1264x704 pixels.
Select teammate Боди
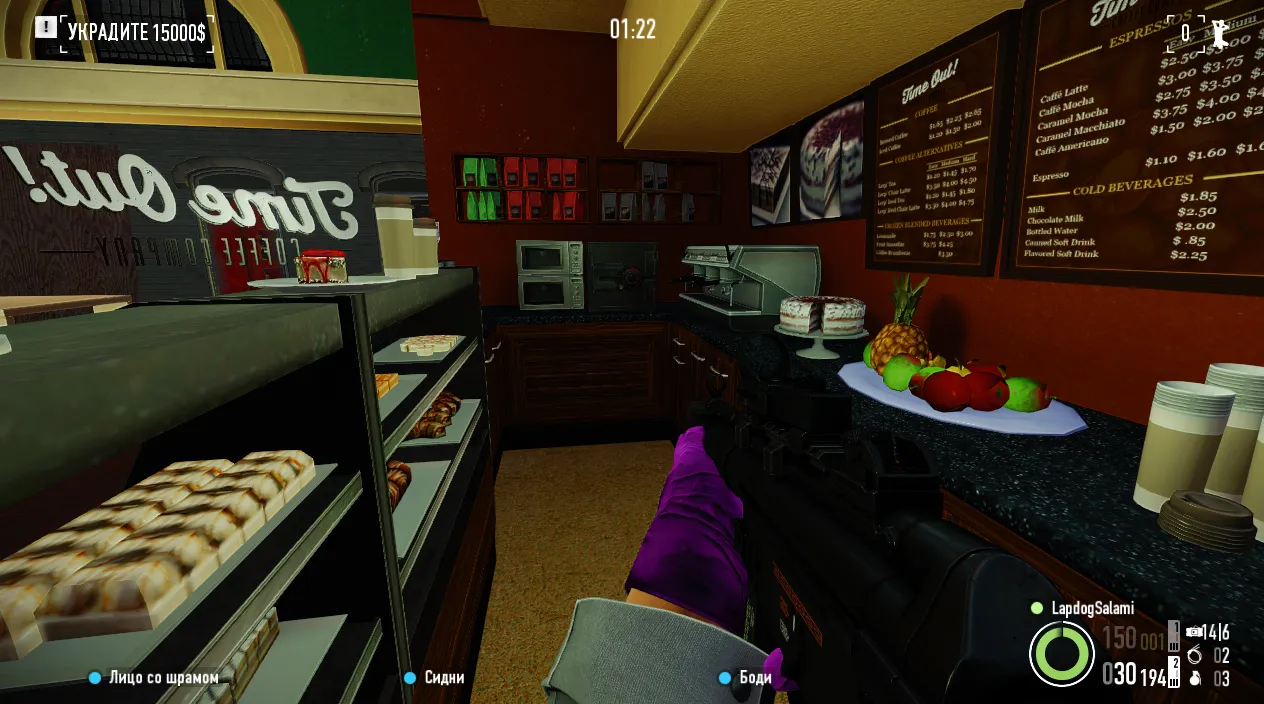tap(756, 678)
